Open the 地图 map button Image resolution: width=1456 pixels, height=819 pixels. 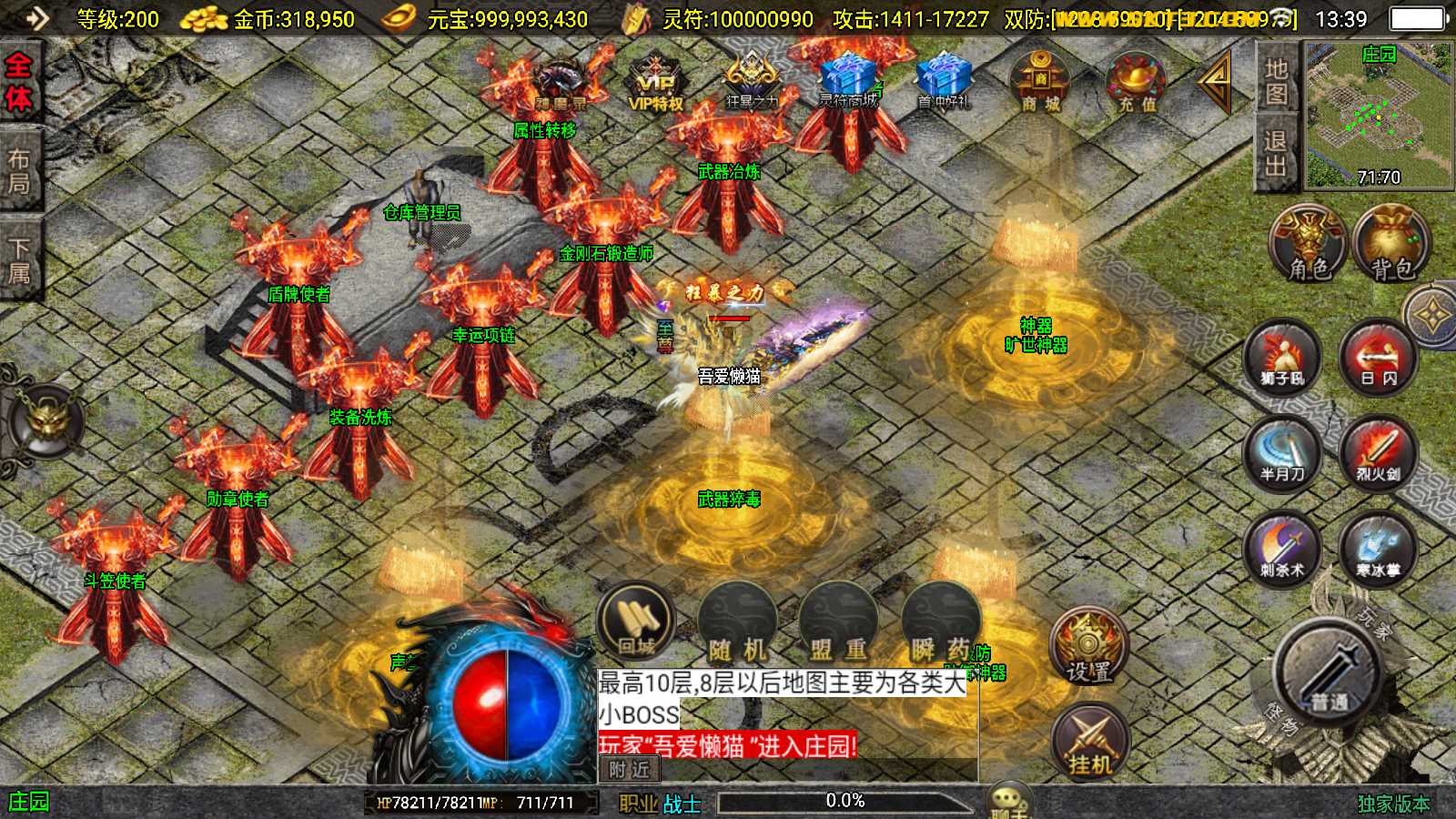[x=1276, y=82]
